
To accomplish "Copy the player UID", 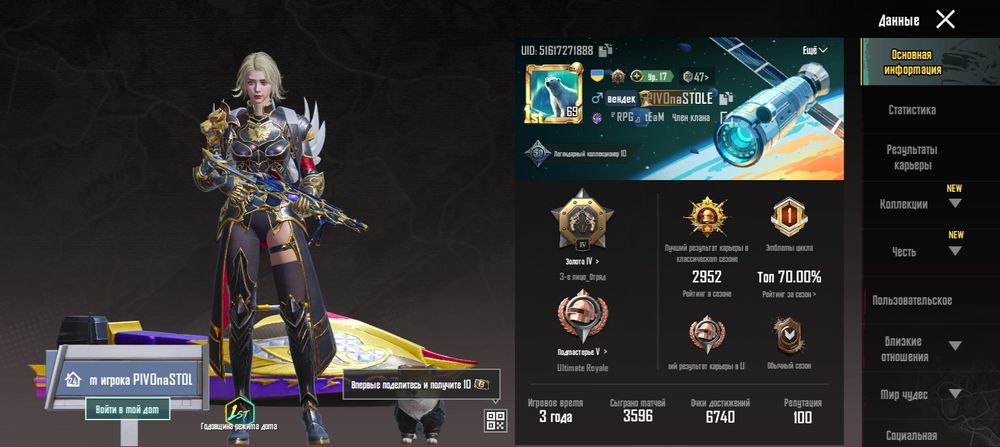I will tap(606, 50).
